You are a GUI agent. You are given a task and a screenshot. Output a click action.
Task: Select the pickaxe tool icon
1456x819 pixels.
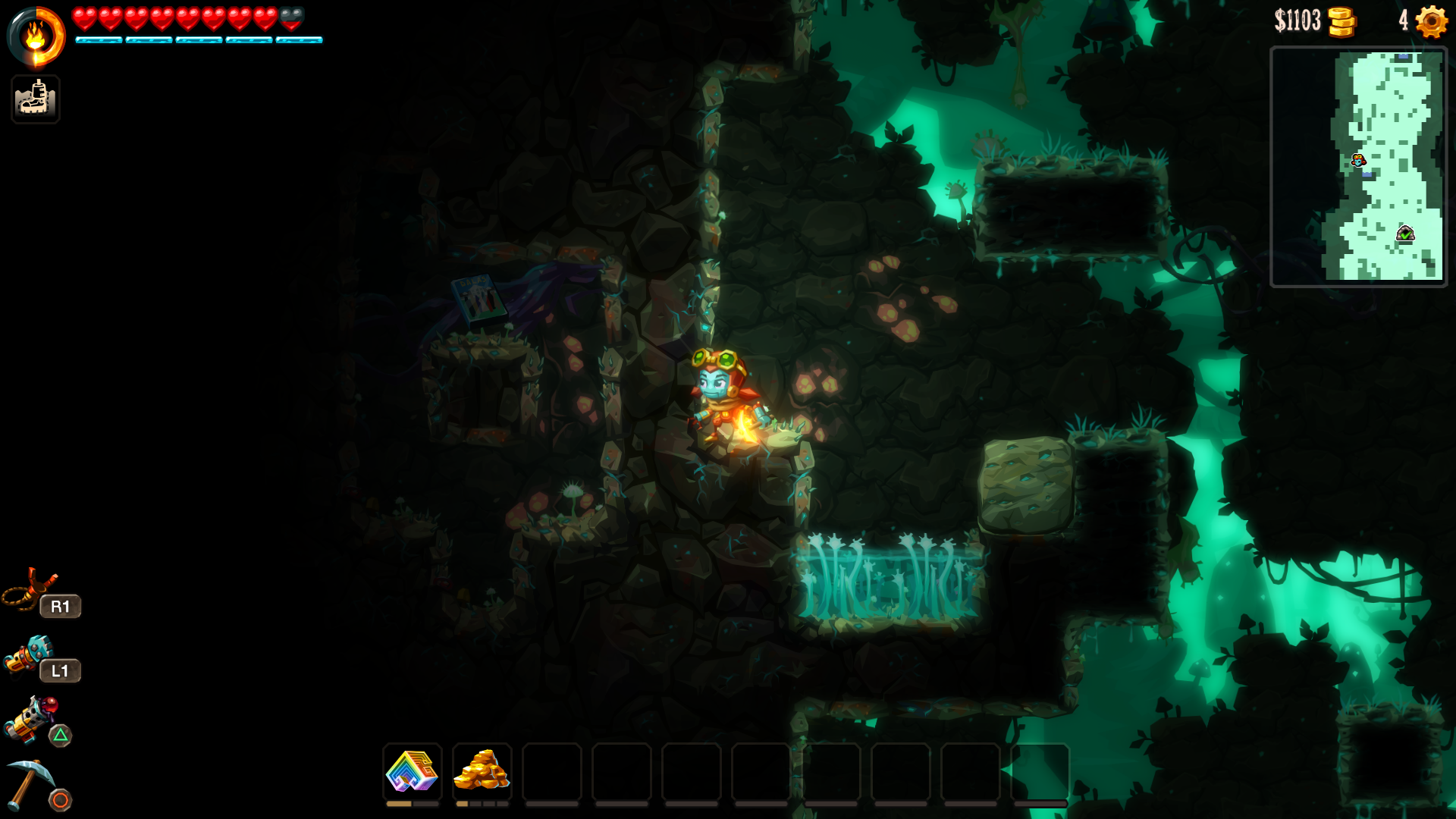pyautogui.click(x=29, y=783)
